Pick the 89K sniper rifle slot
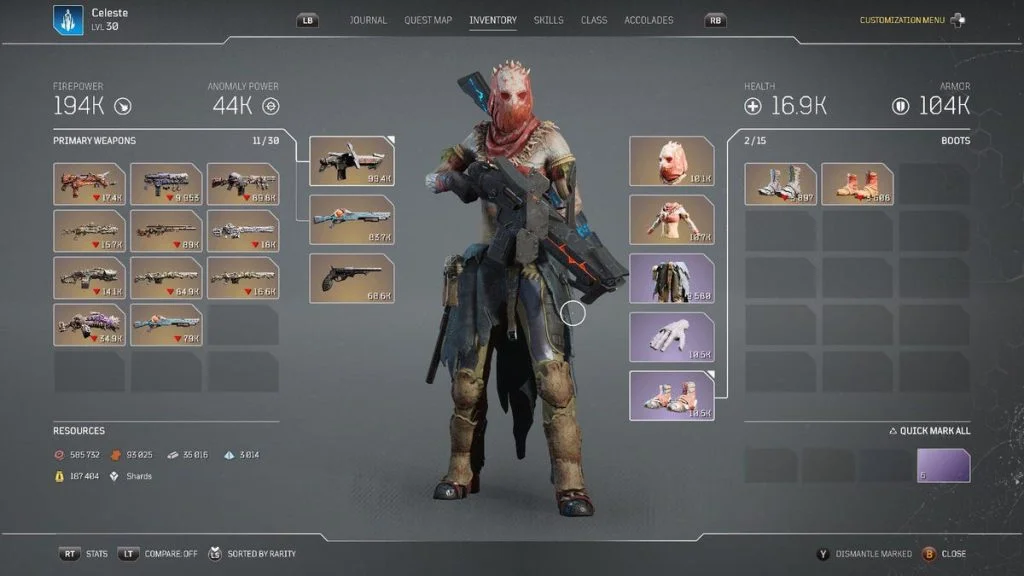1024x576 pixels. [167, 231]
